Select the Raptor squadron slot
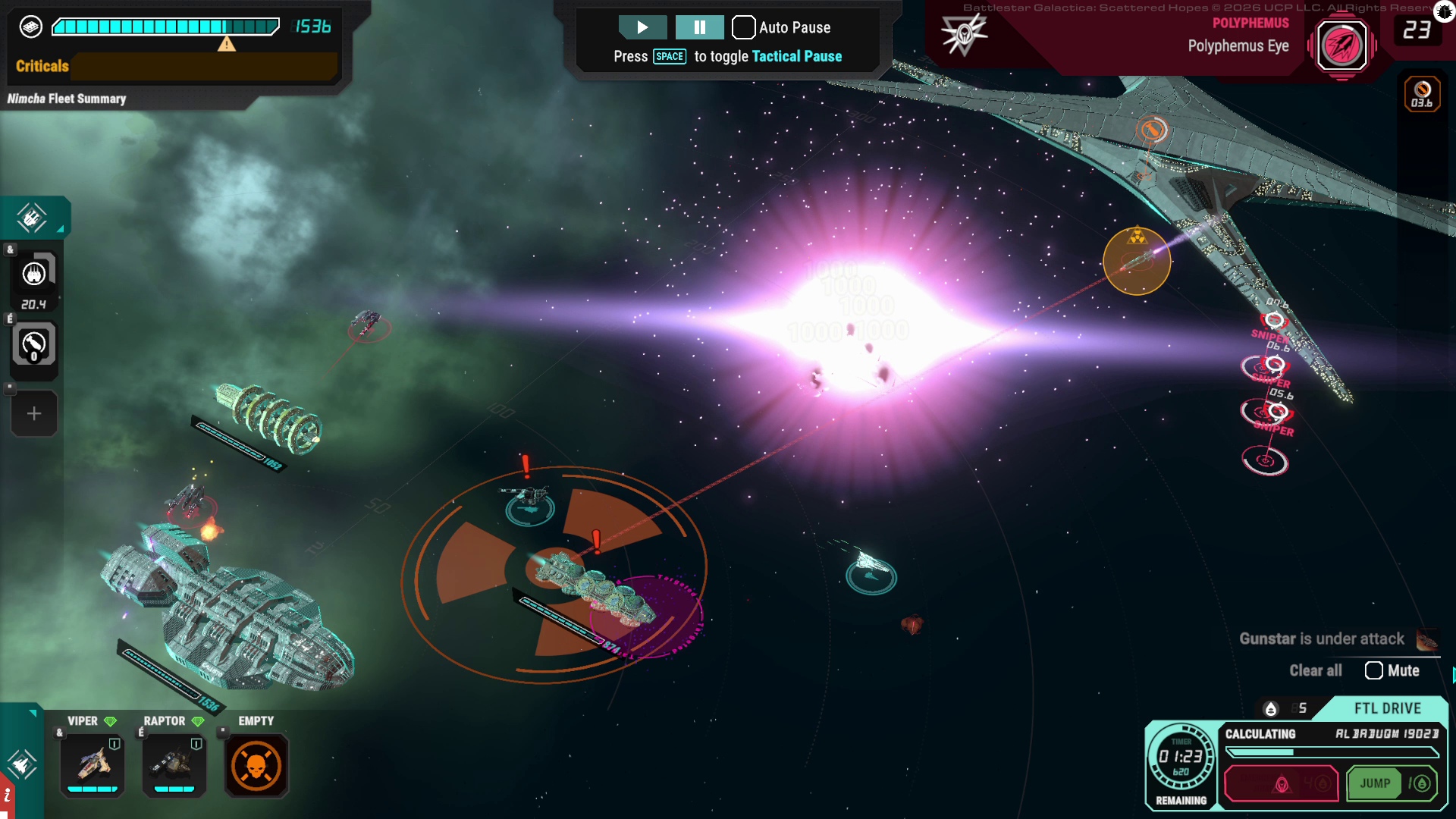 pos(174,764)
